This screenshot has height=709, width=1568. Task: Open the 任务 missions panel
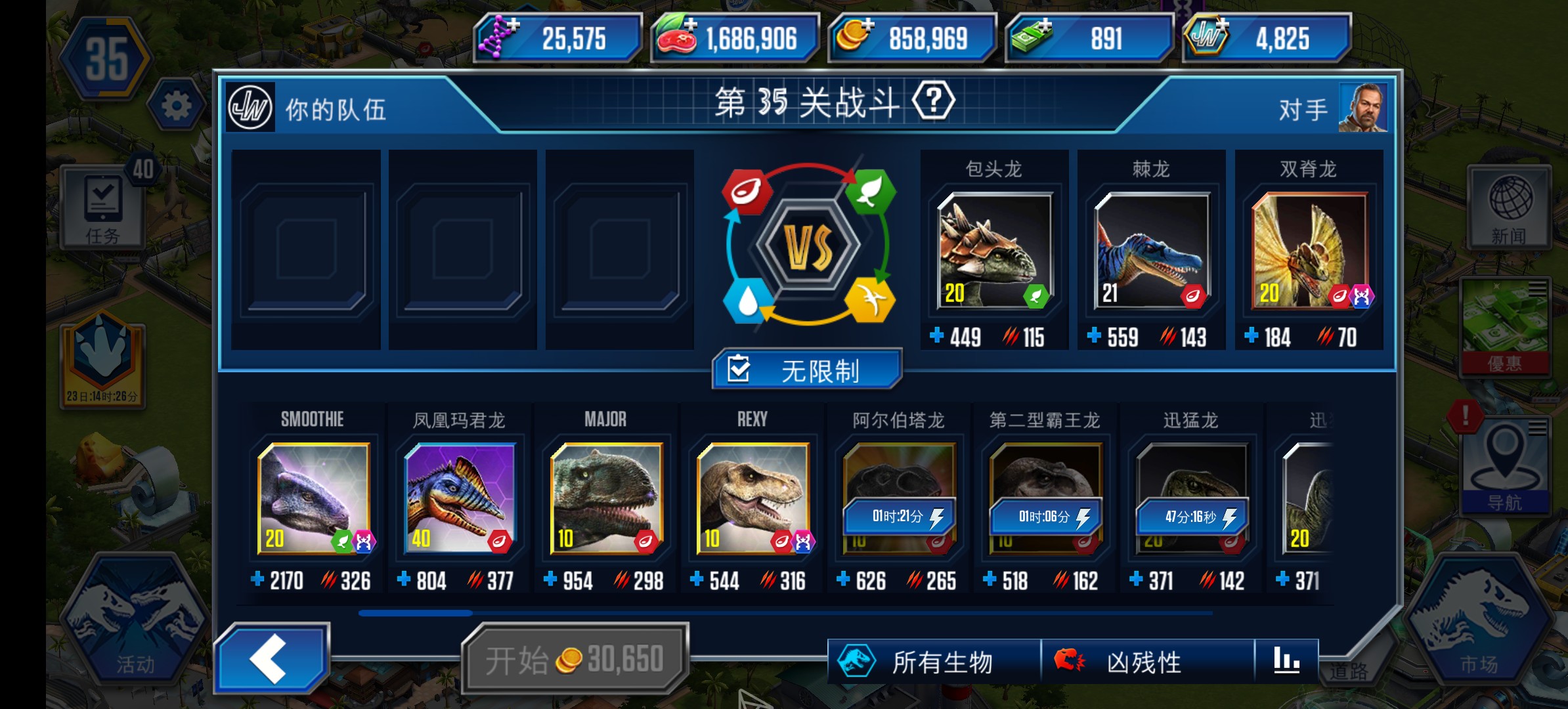click(102, 205)
